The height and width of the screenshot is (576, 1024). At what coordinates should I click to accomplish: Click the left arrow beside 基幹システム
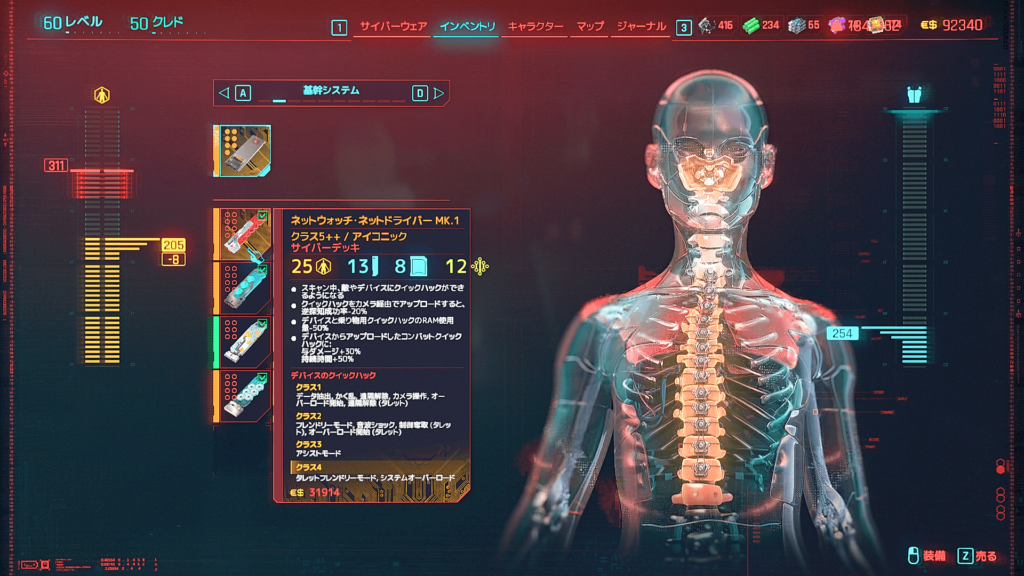[x=224, y=93]
